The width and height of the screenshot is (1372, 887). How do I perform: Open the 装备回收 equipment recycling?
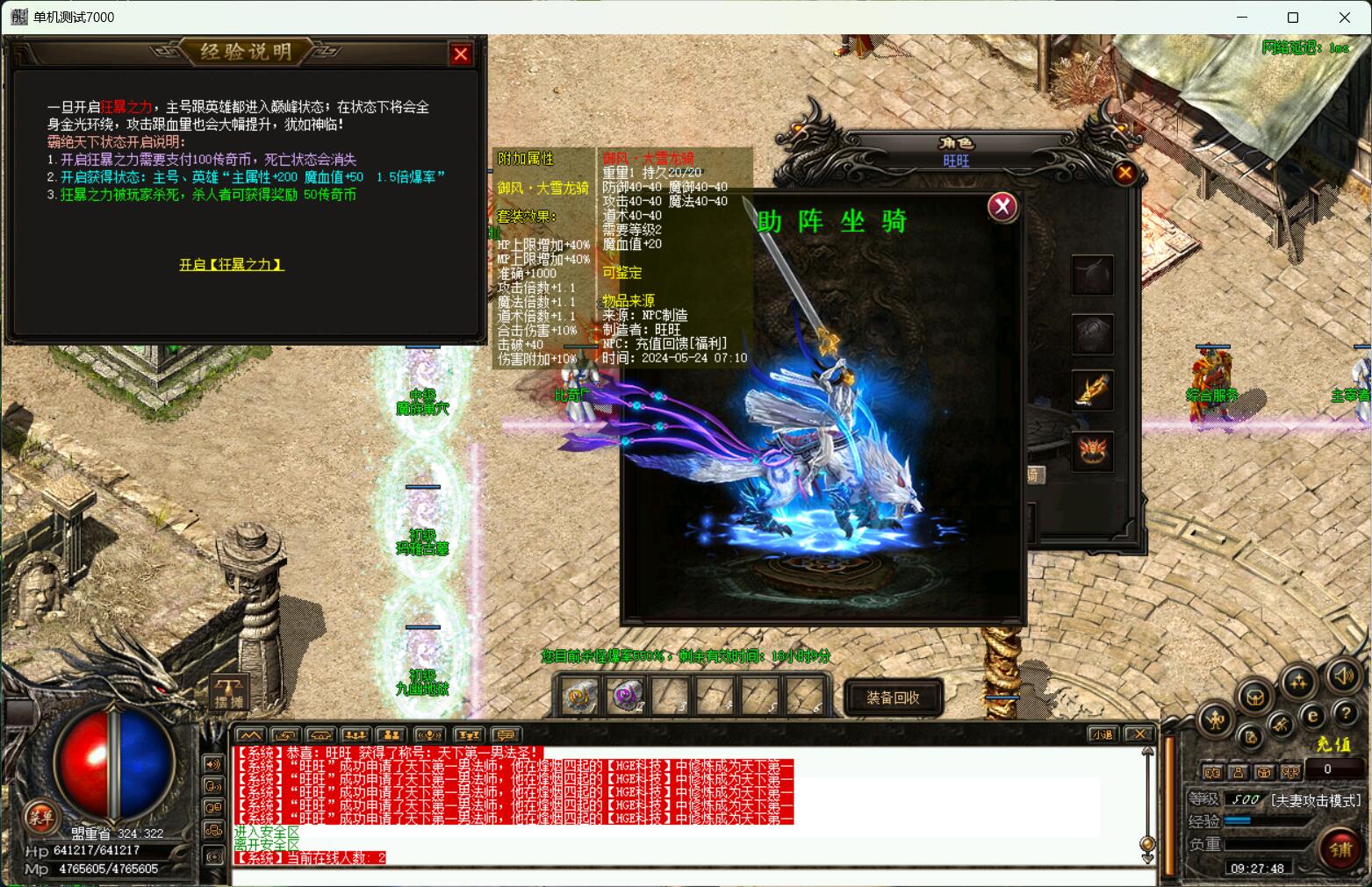[x=893, y=697]
